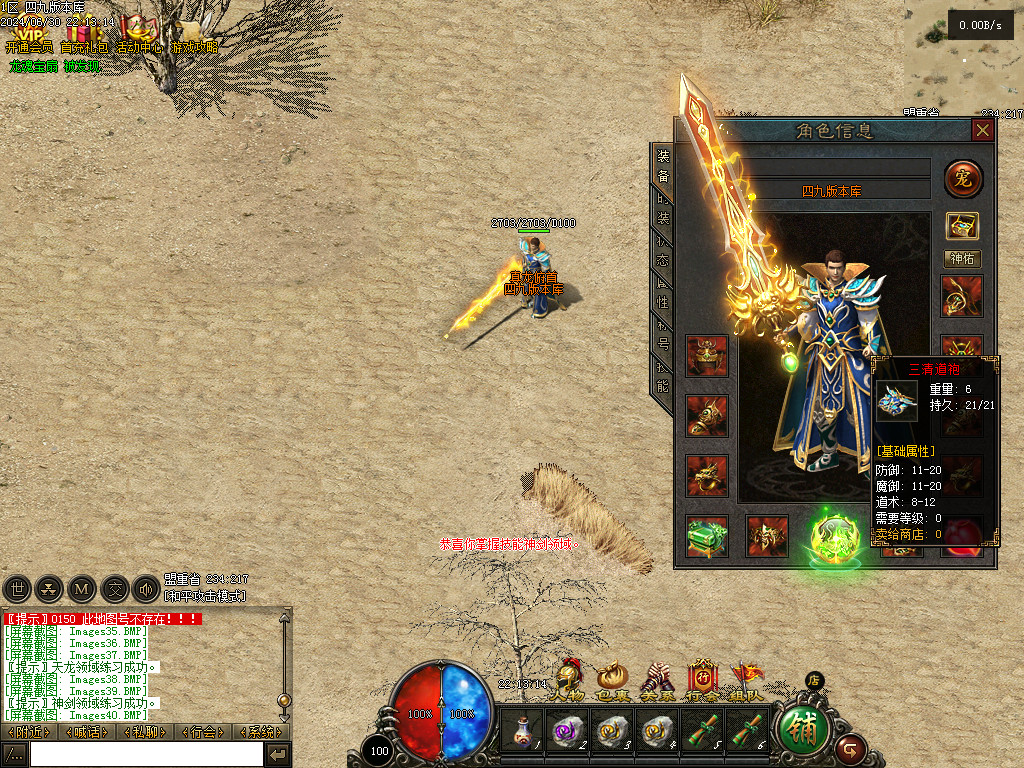Open the 行会 guild banner icon

pyautogui.click(x=702, y=680)
